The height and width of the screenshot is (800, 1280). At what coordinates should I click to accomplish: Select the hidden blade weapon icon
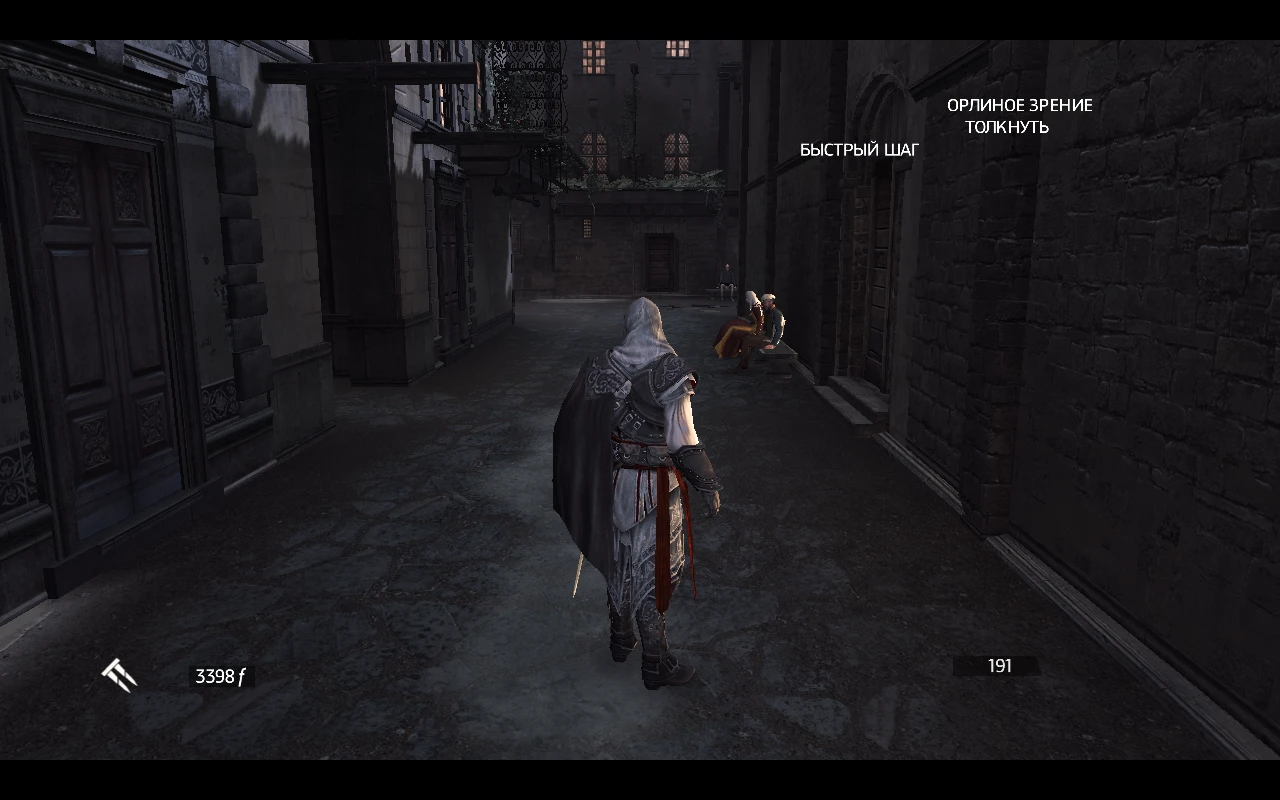pyautogui.click(x=117, y=673)
